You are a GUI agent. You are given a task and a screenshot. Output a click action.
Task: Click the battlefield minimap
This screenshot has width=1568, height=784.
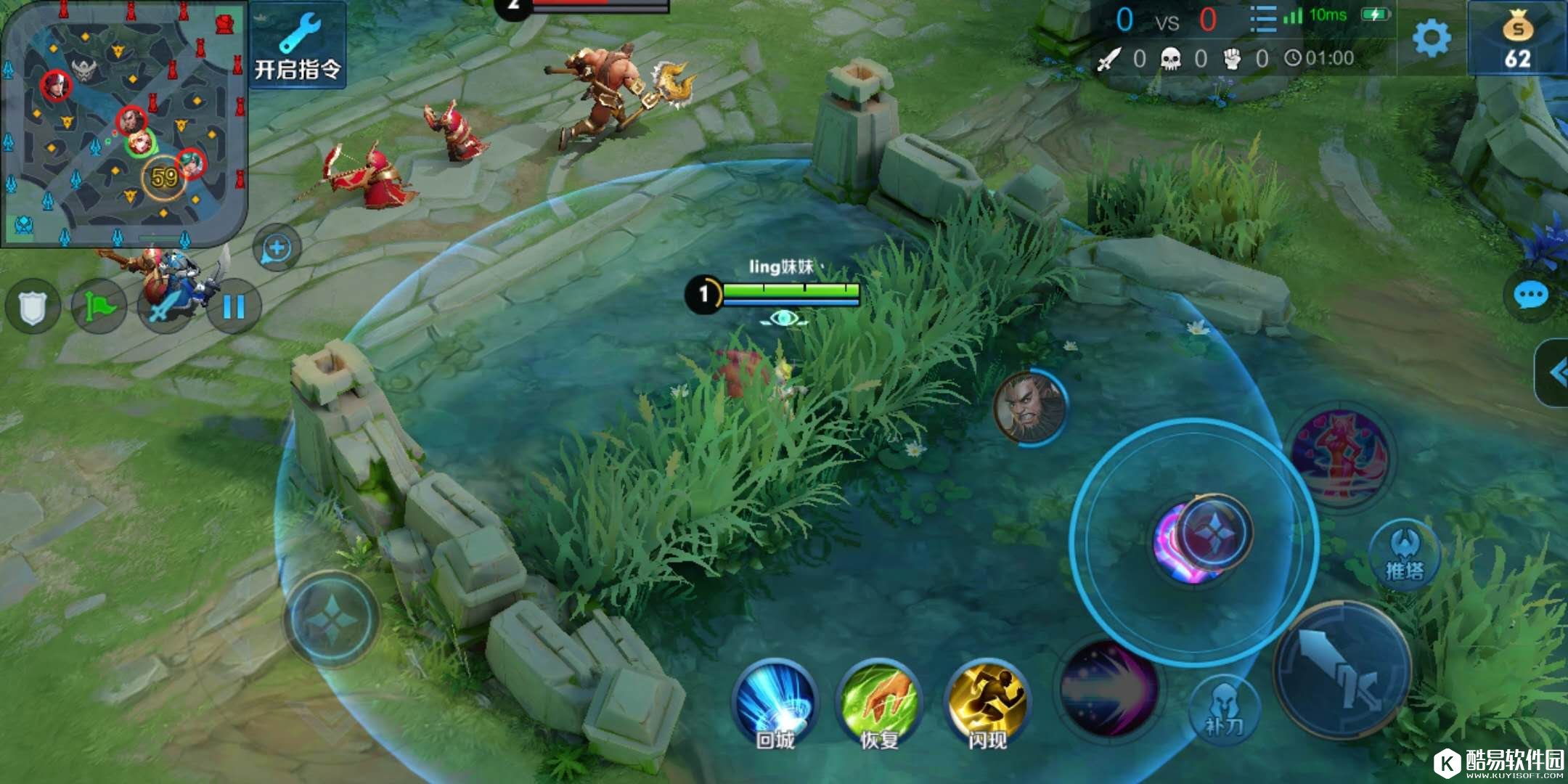pos(123,123)
